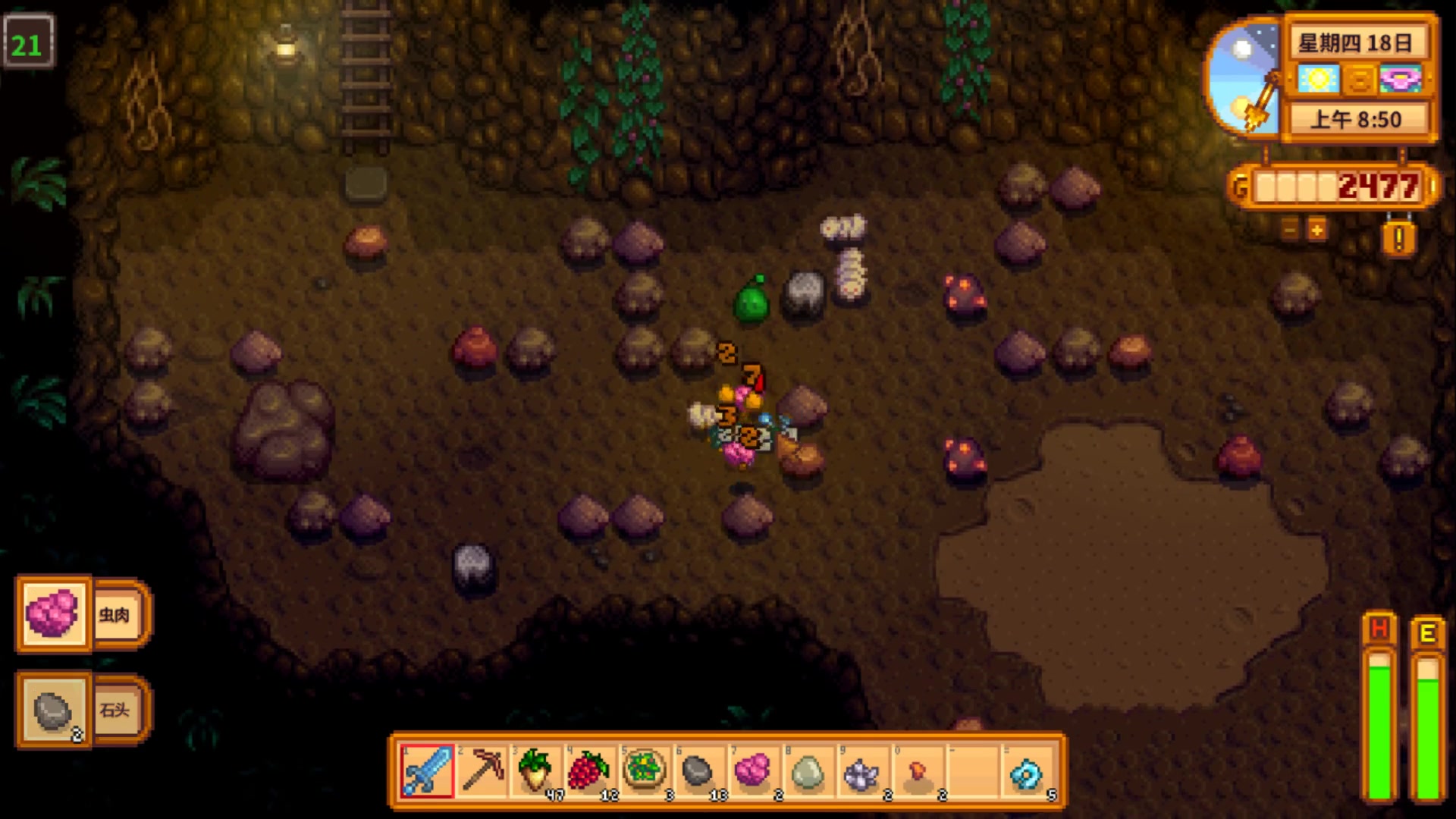This screenshot has width=1456, height=819.
Task: Choose the pale green egg-shaped item slot
Action: [x=807, y=771]
